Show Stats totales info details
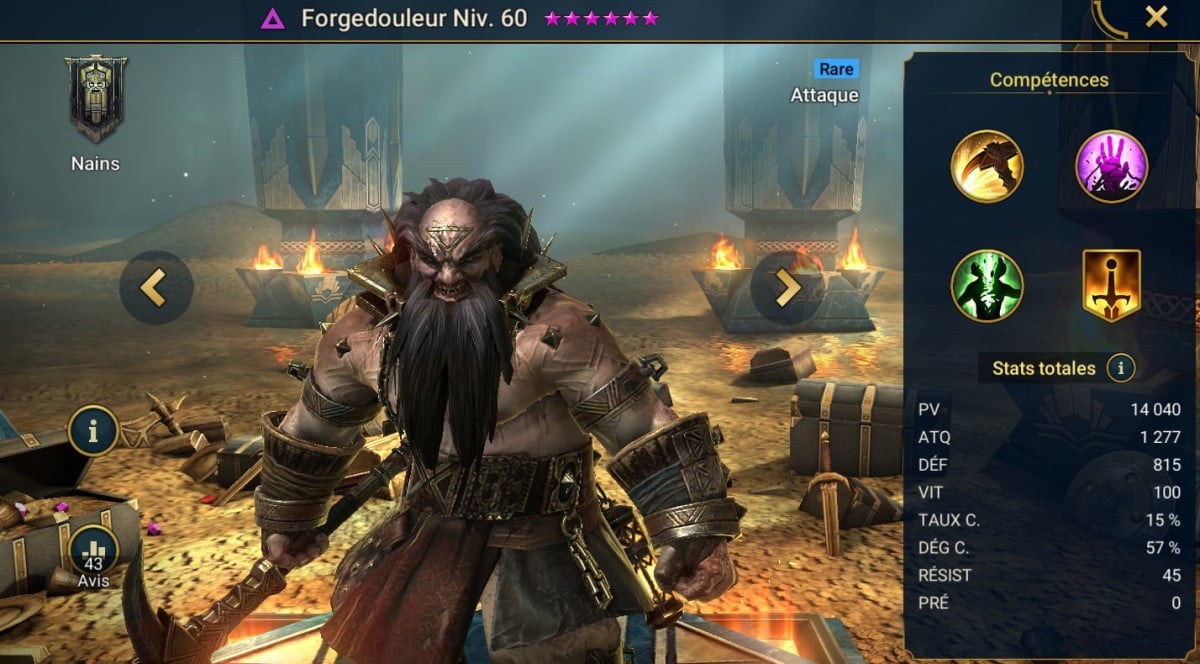Screen dimensions: 1200x664 point(1121,368)
